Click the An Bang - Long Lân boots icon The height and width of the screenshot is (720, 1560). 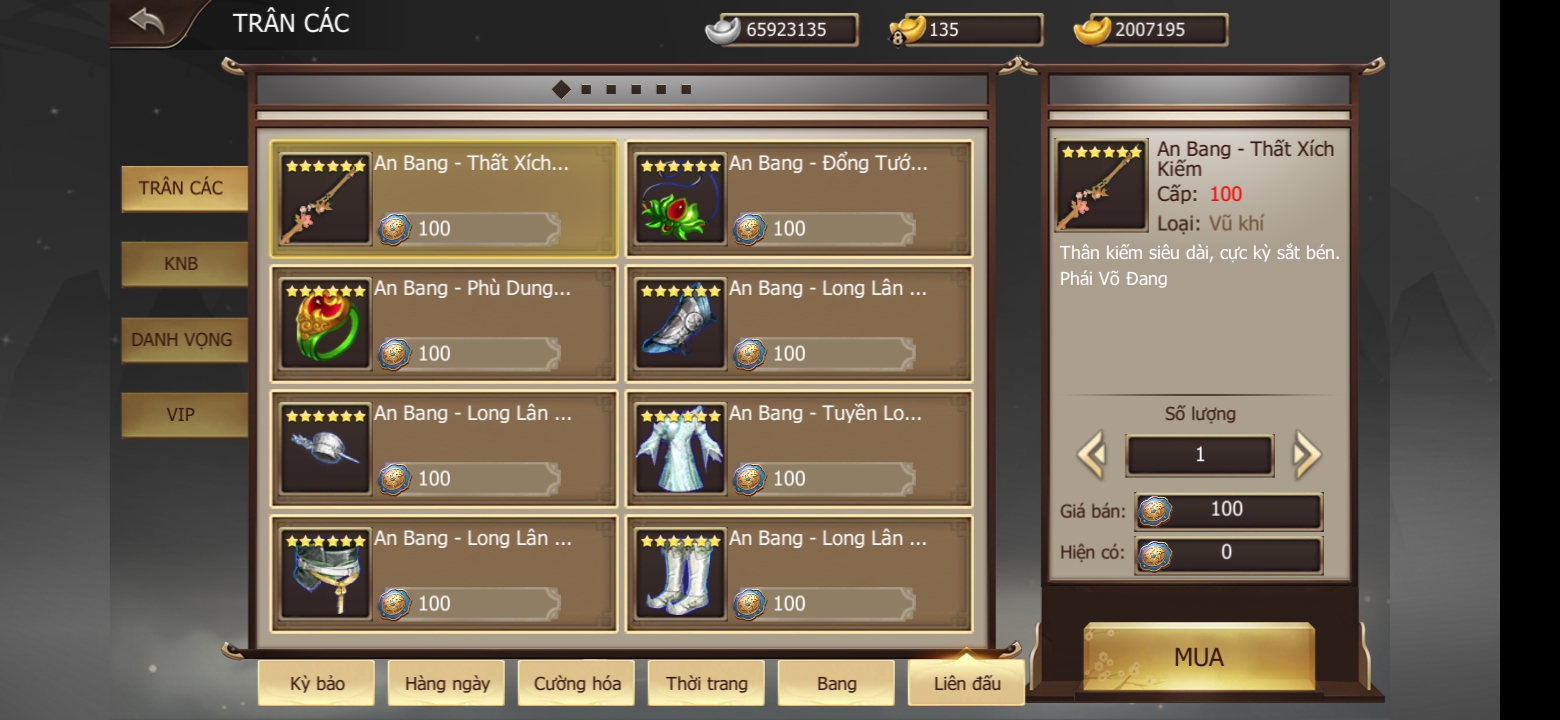coord(679,575)
